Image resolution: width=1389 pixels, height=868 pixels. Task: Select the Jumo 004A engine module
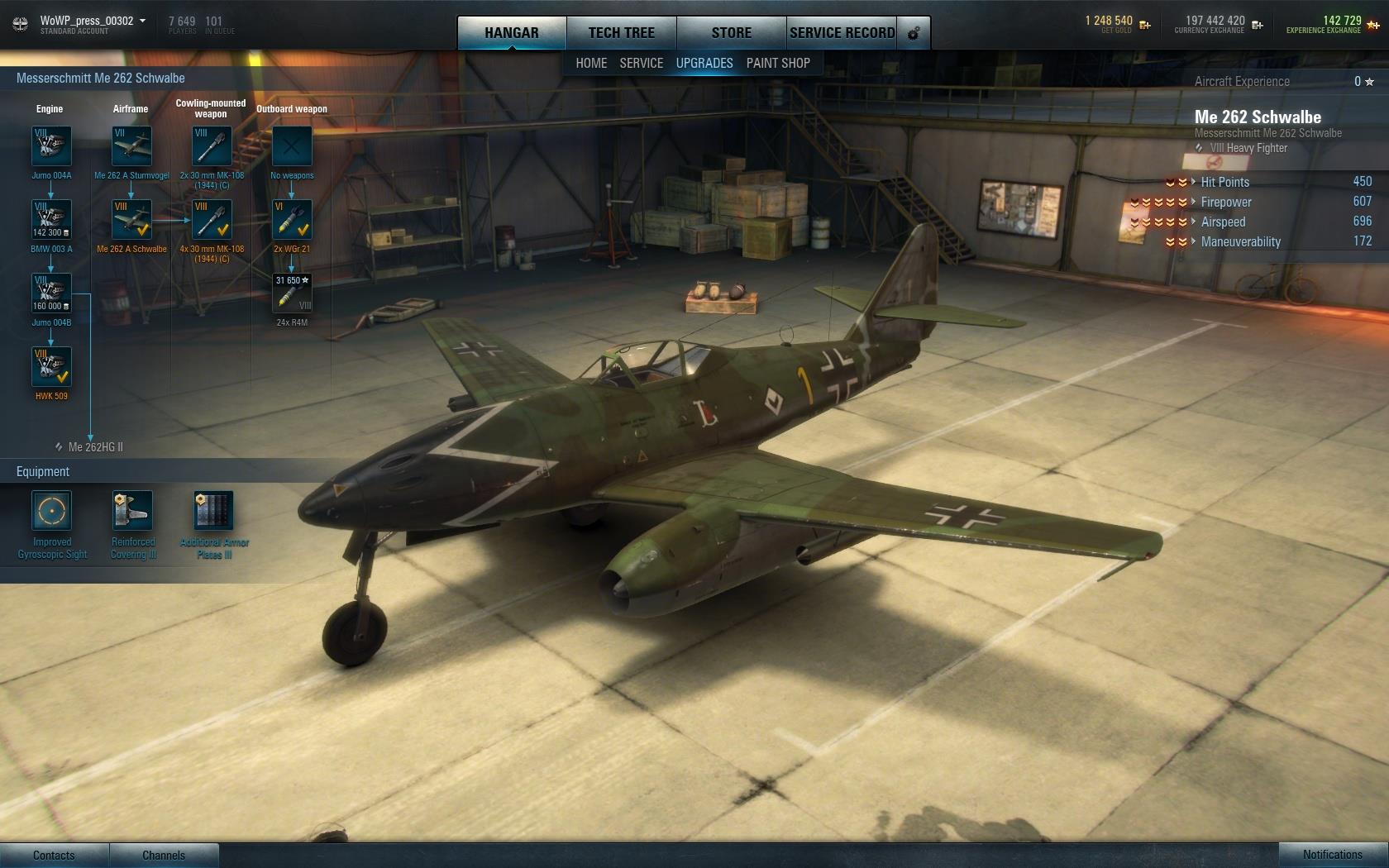coord(51,146)
